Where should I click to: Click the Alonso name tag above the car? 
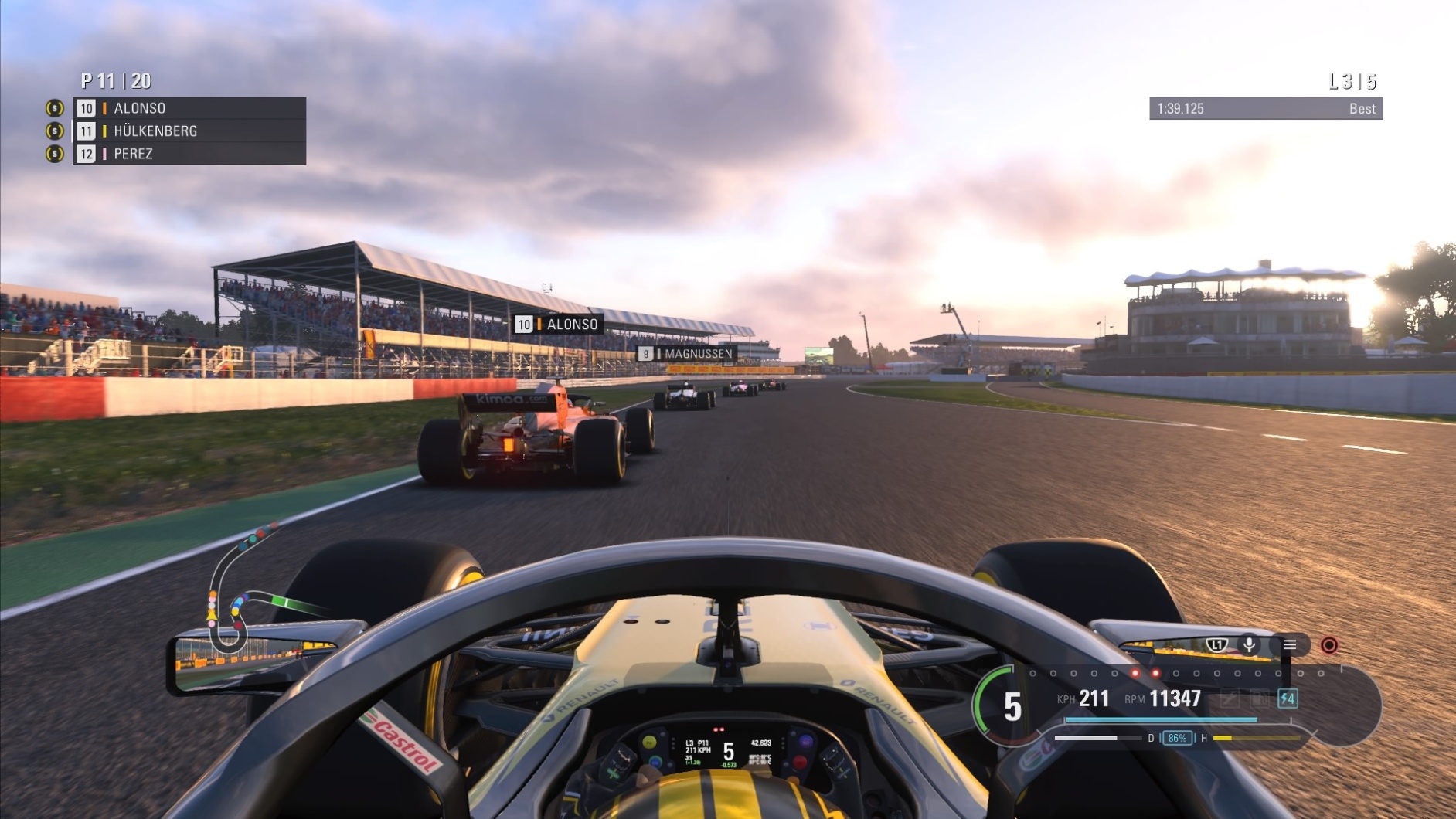(x=558, y=325)
